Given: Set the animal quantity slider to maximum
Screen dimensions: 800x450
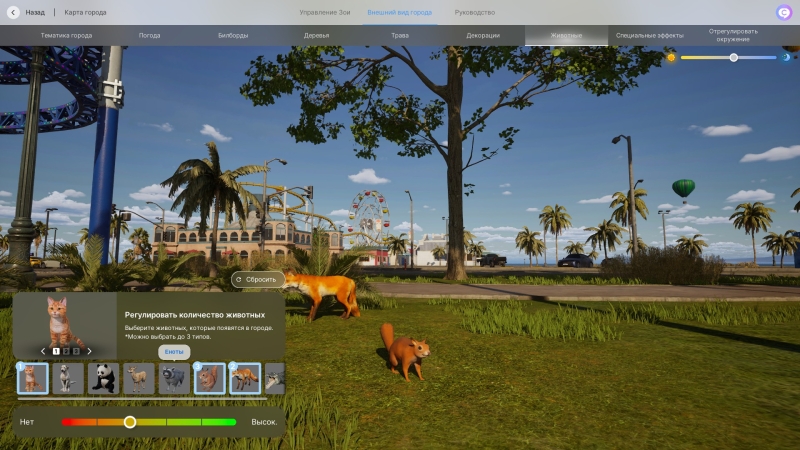Looking at the screenshot, I should pyautogui.click(x=236, y=422).
